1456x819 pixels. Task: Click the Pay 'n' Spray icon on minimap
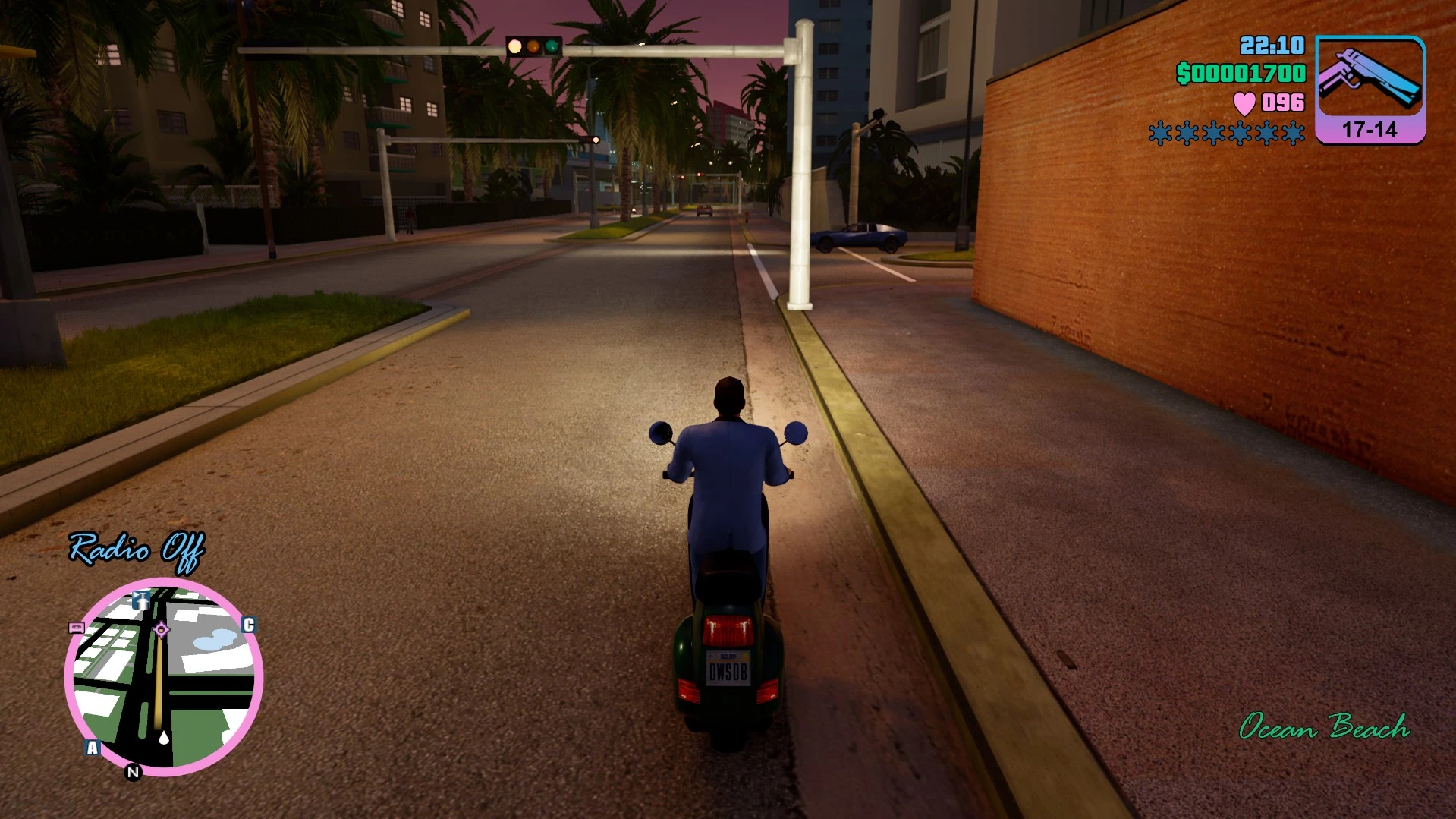[x=141, y=600]
